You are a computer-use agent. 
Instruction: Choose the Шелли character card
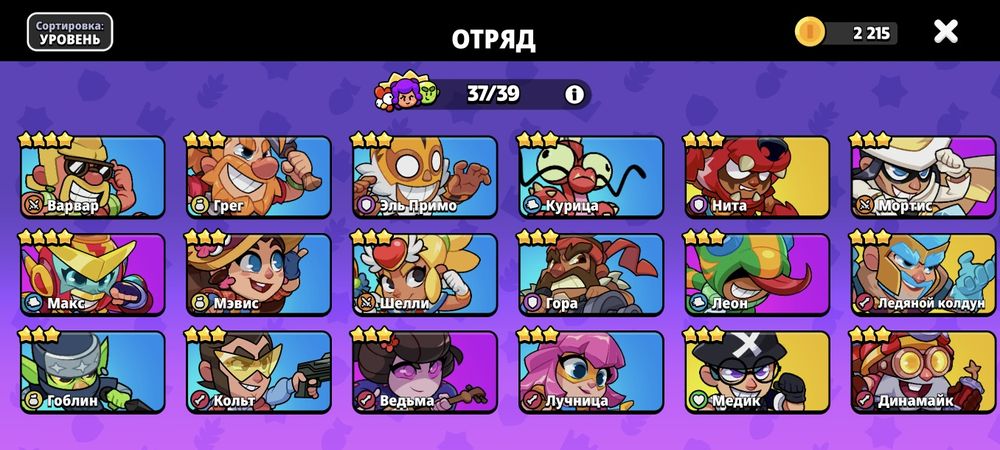point(424,274)
